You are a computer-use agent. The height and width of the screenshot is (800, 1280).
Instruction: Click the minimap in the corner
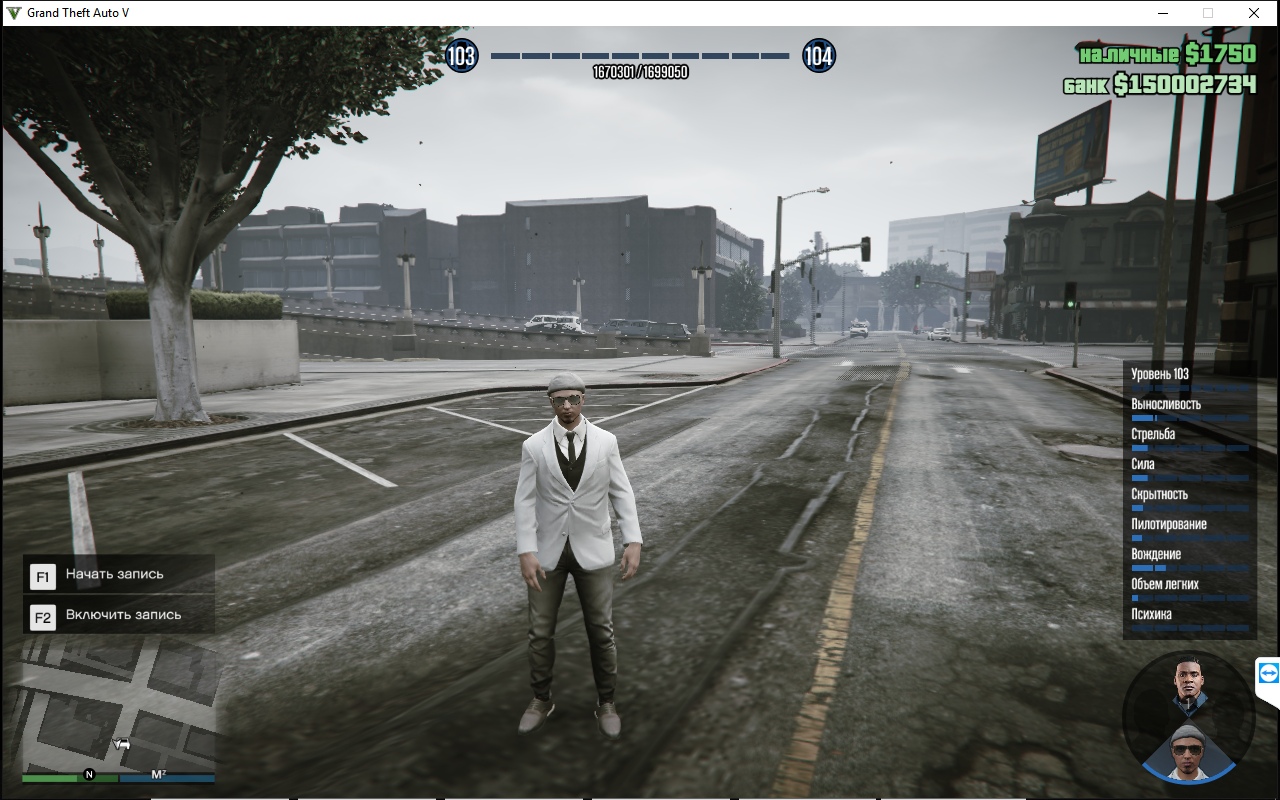118,705
